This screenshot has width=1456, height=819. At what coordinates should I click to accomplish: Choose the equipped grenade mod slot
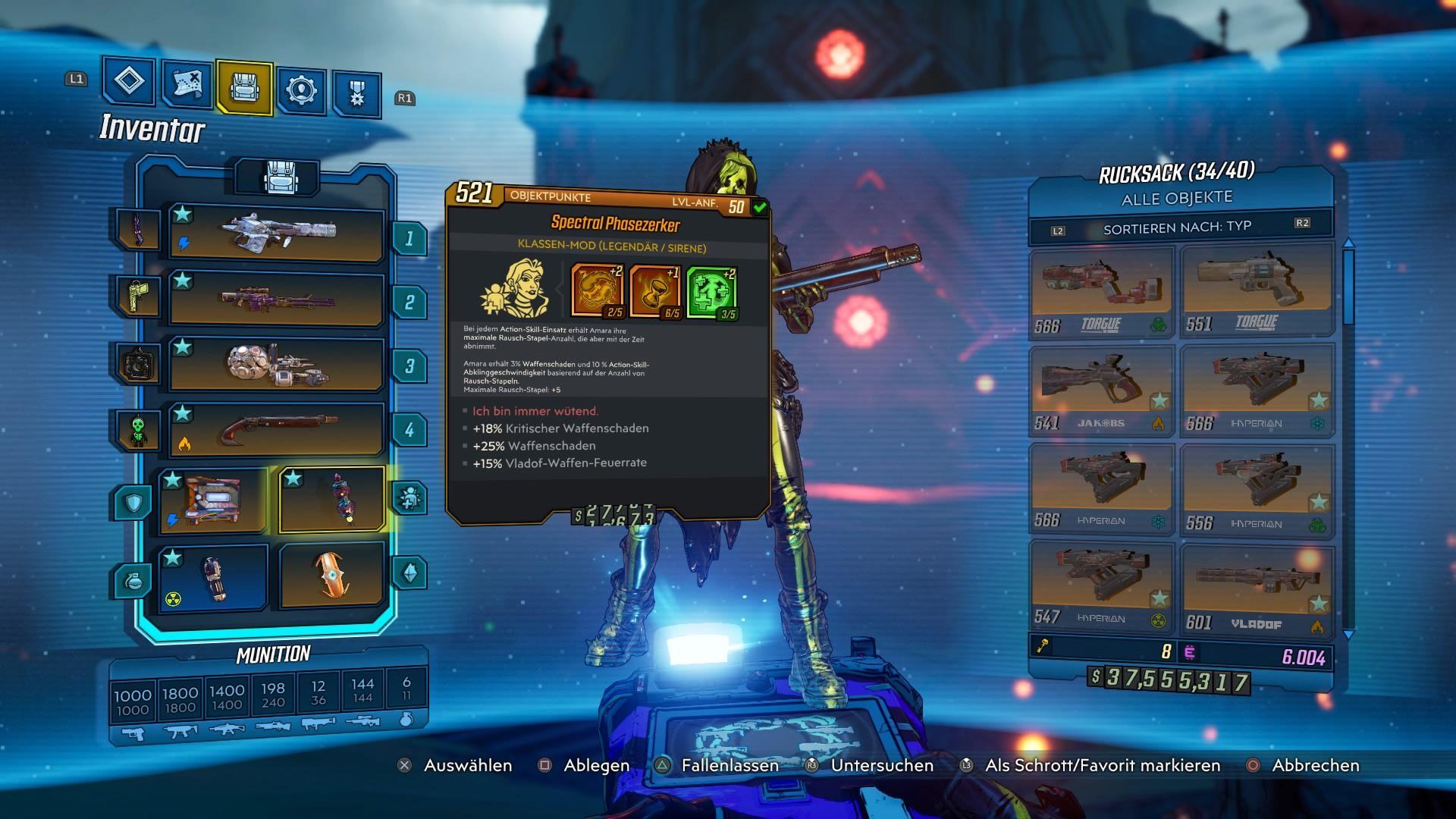tap(213, 577)
